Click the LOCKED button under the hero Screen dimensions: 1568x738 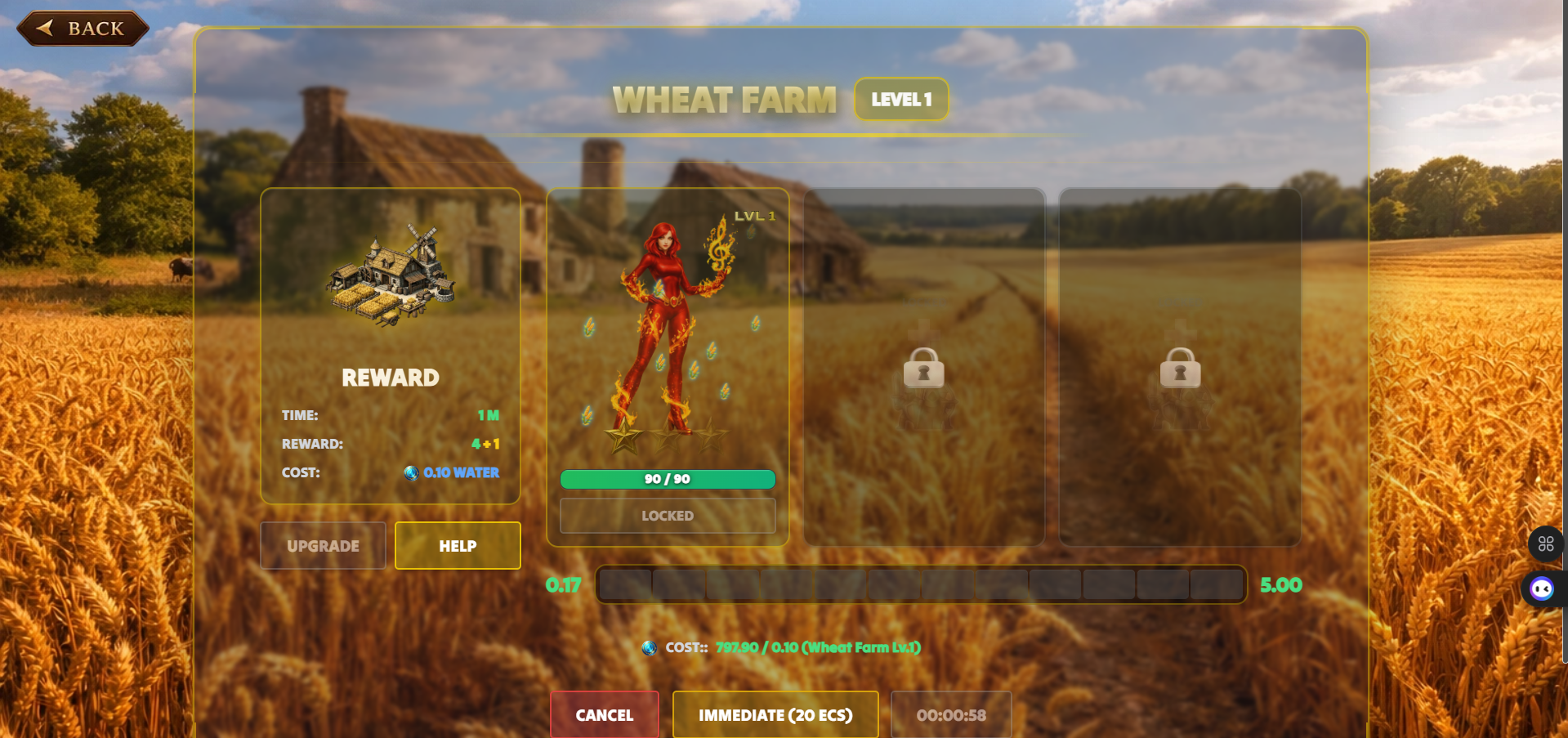click(667, 516)
